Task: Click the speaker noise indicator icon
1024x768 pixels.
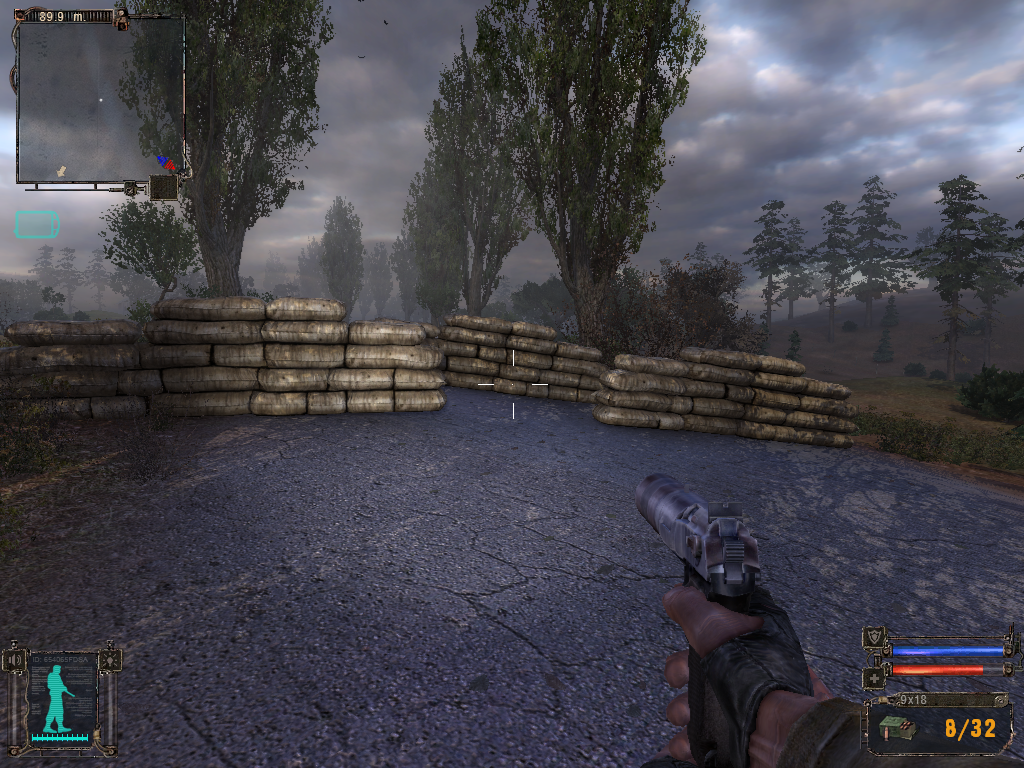Action: [x=14, y=661]
